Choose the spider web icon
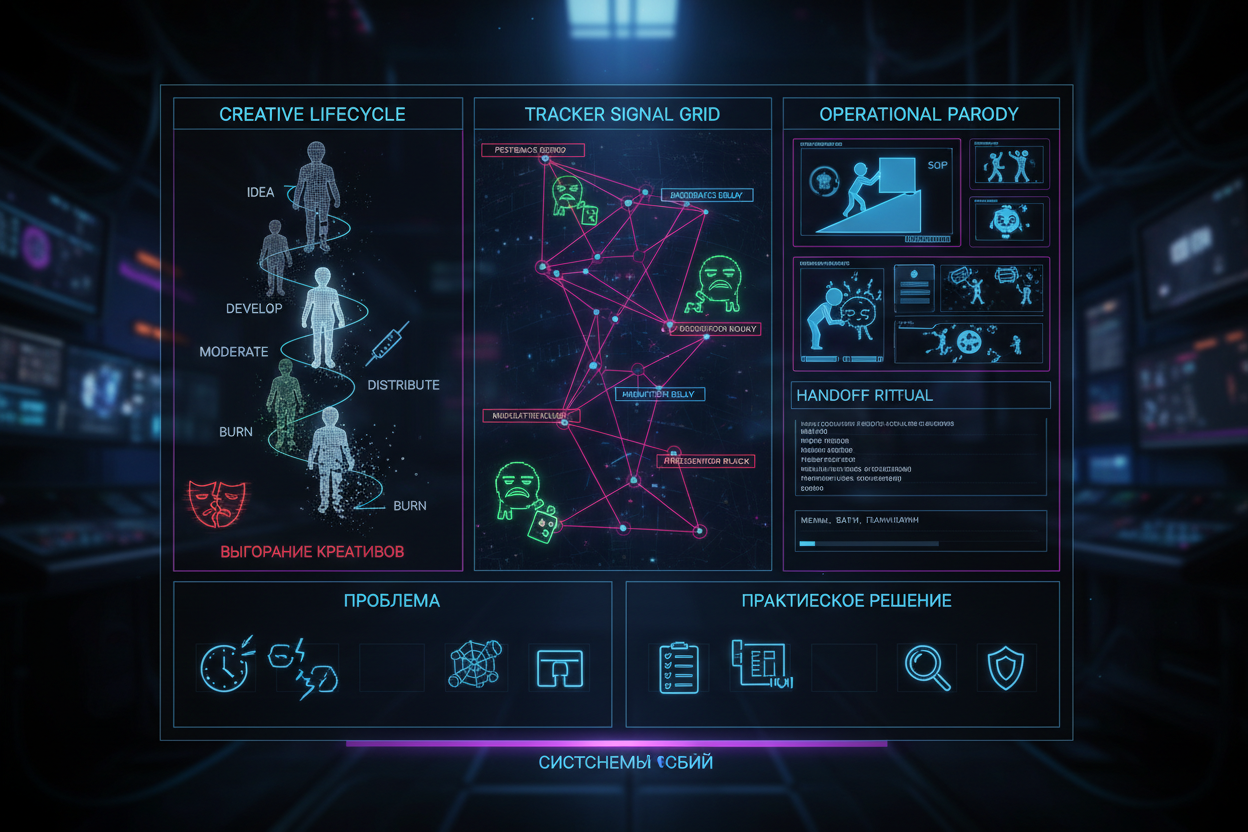The image size is (1248, 832). click(475, 665)
